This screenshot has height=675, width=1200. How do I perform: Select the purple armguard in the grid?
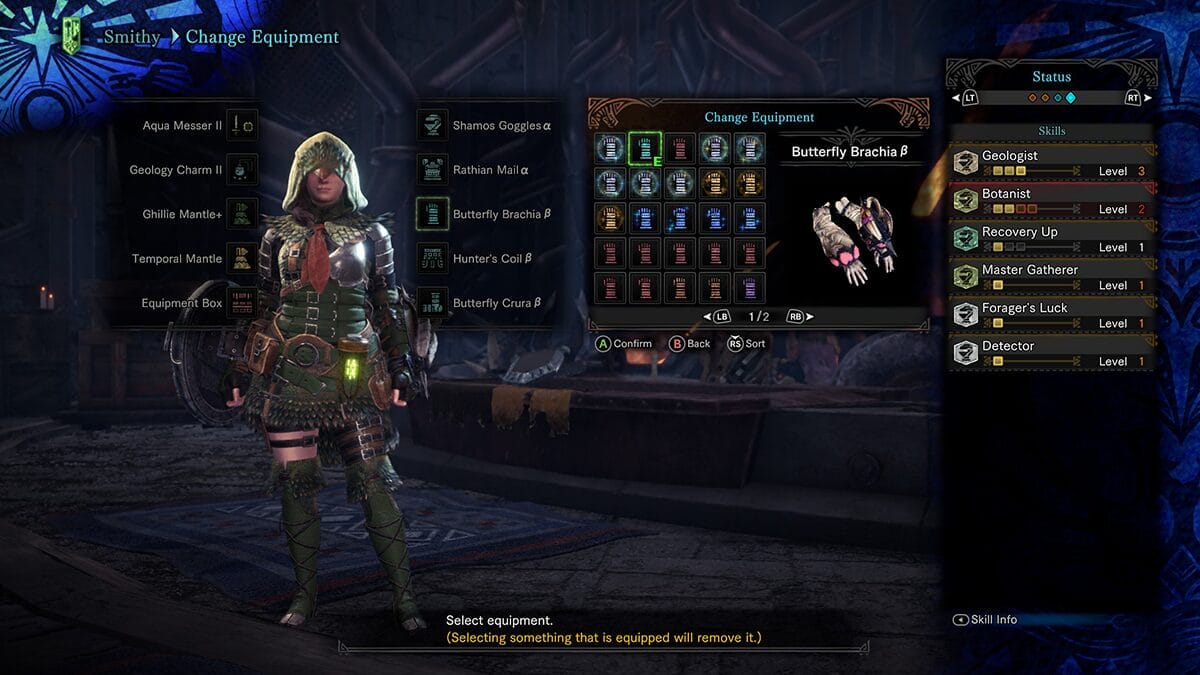(x=749, y=288)
